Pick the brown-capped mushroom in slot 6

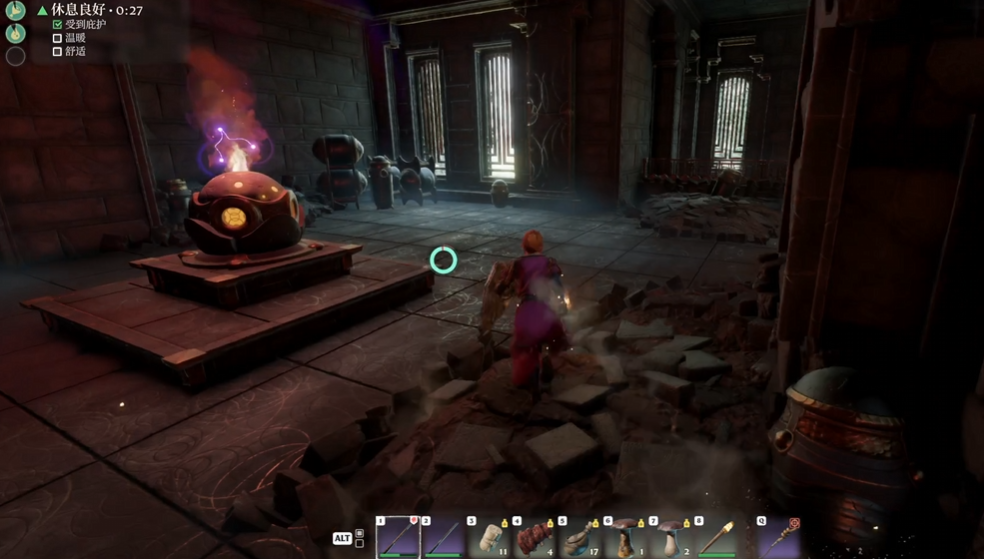click(625, 537)
